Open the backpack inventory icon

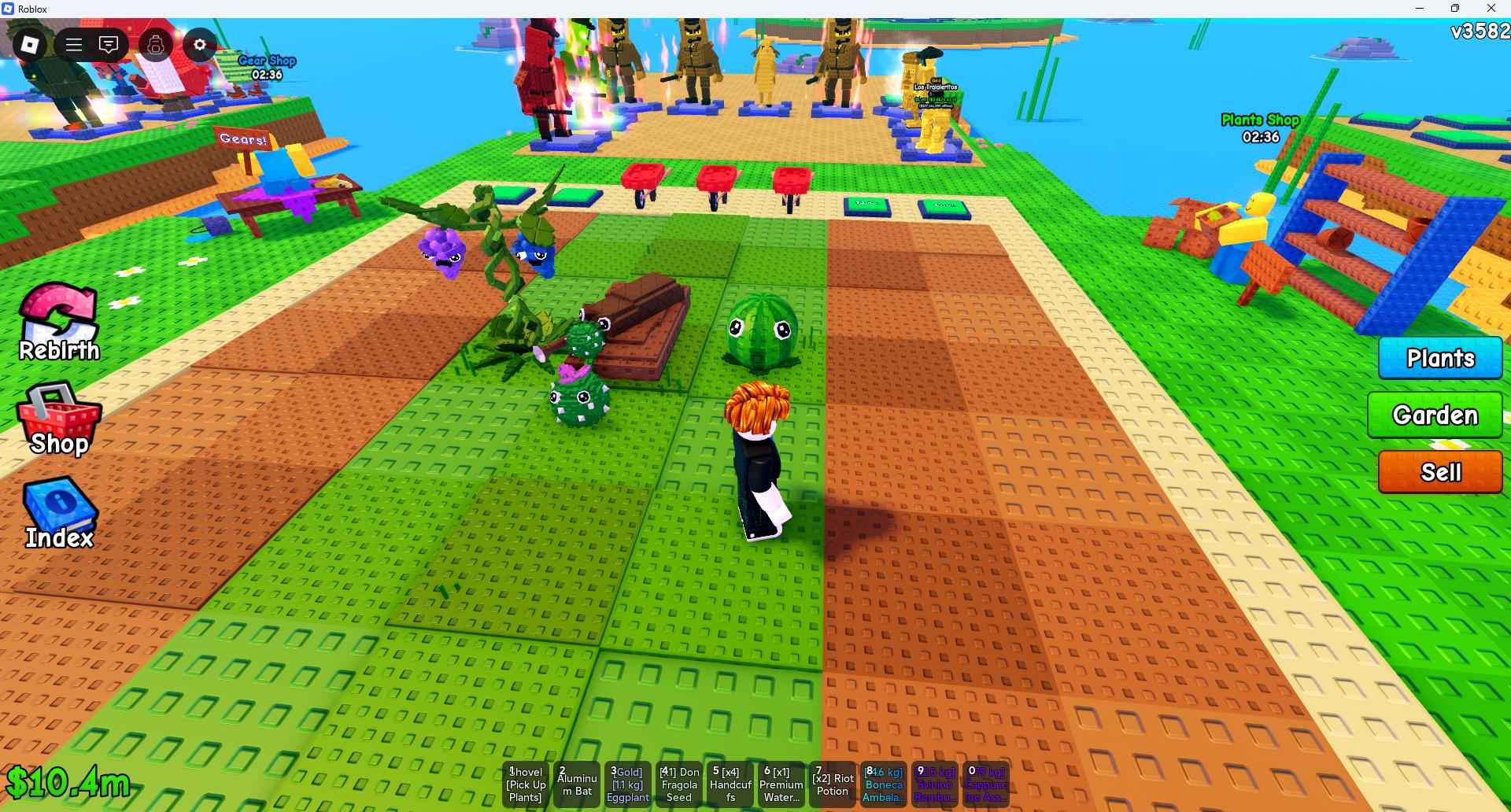point(155,46)
